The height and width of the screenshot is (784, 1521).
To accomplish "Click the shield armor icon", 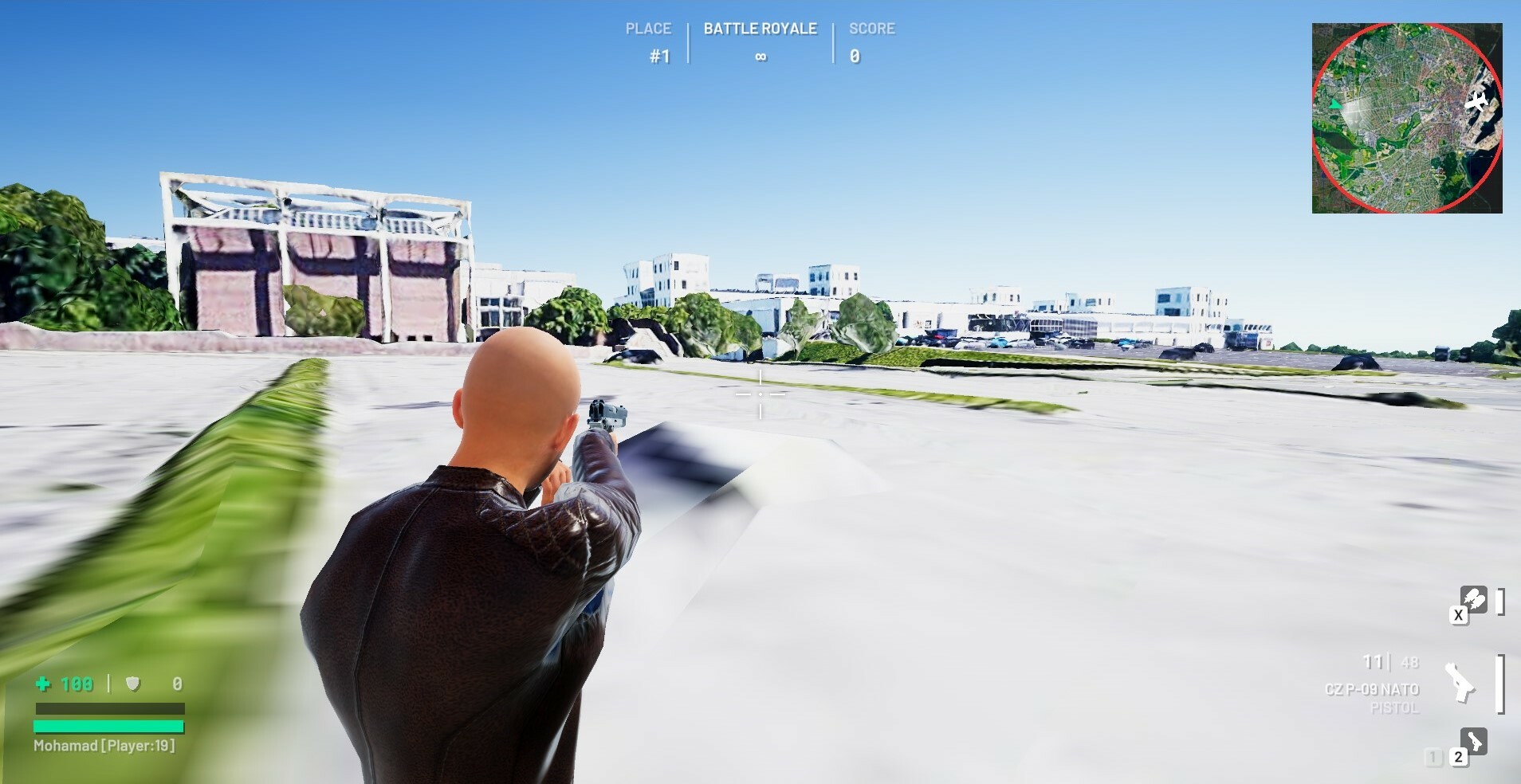I will [x=134, y=684].
